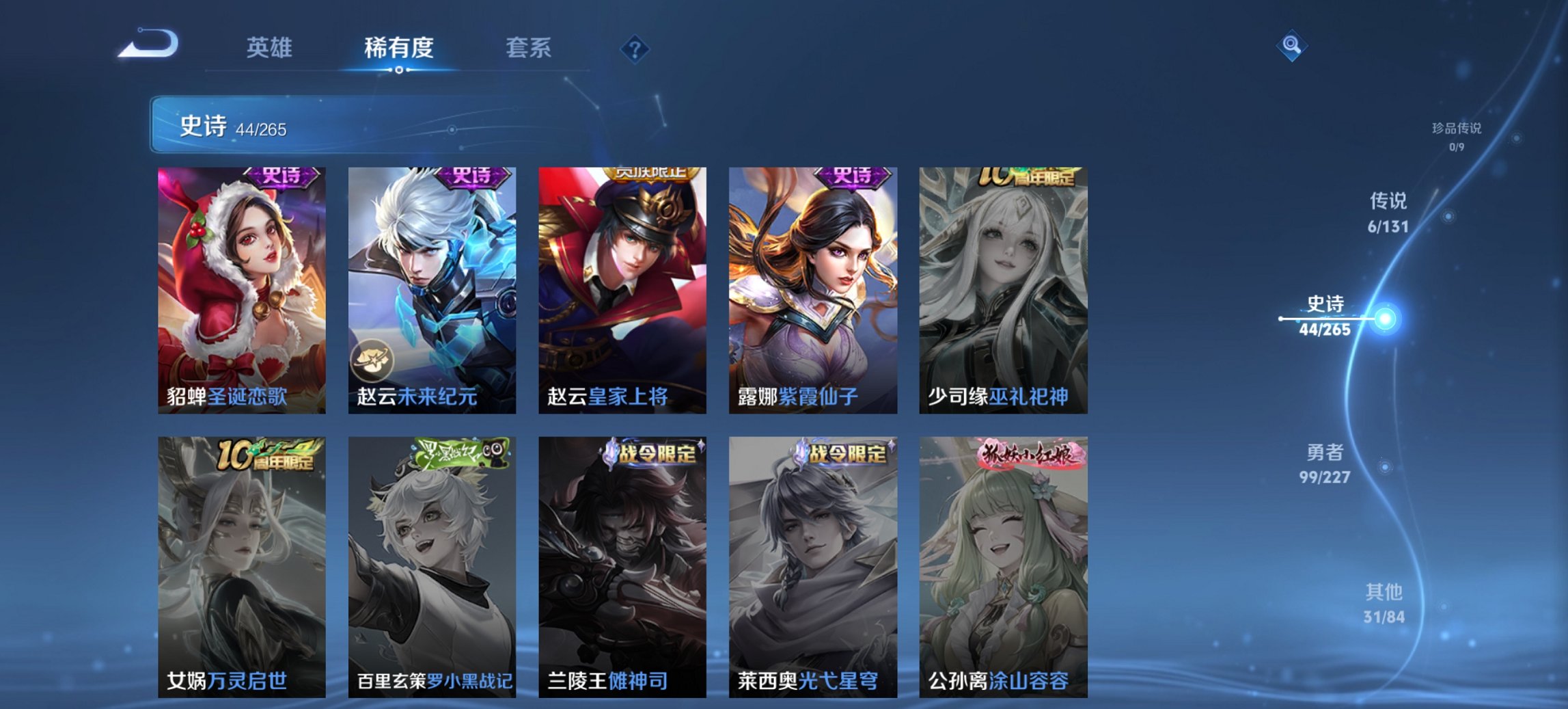Viewport: 1568px width, 709px height.
Task: Switch to the 套系 tab
Action: [x=529, y=48]
